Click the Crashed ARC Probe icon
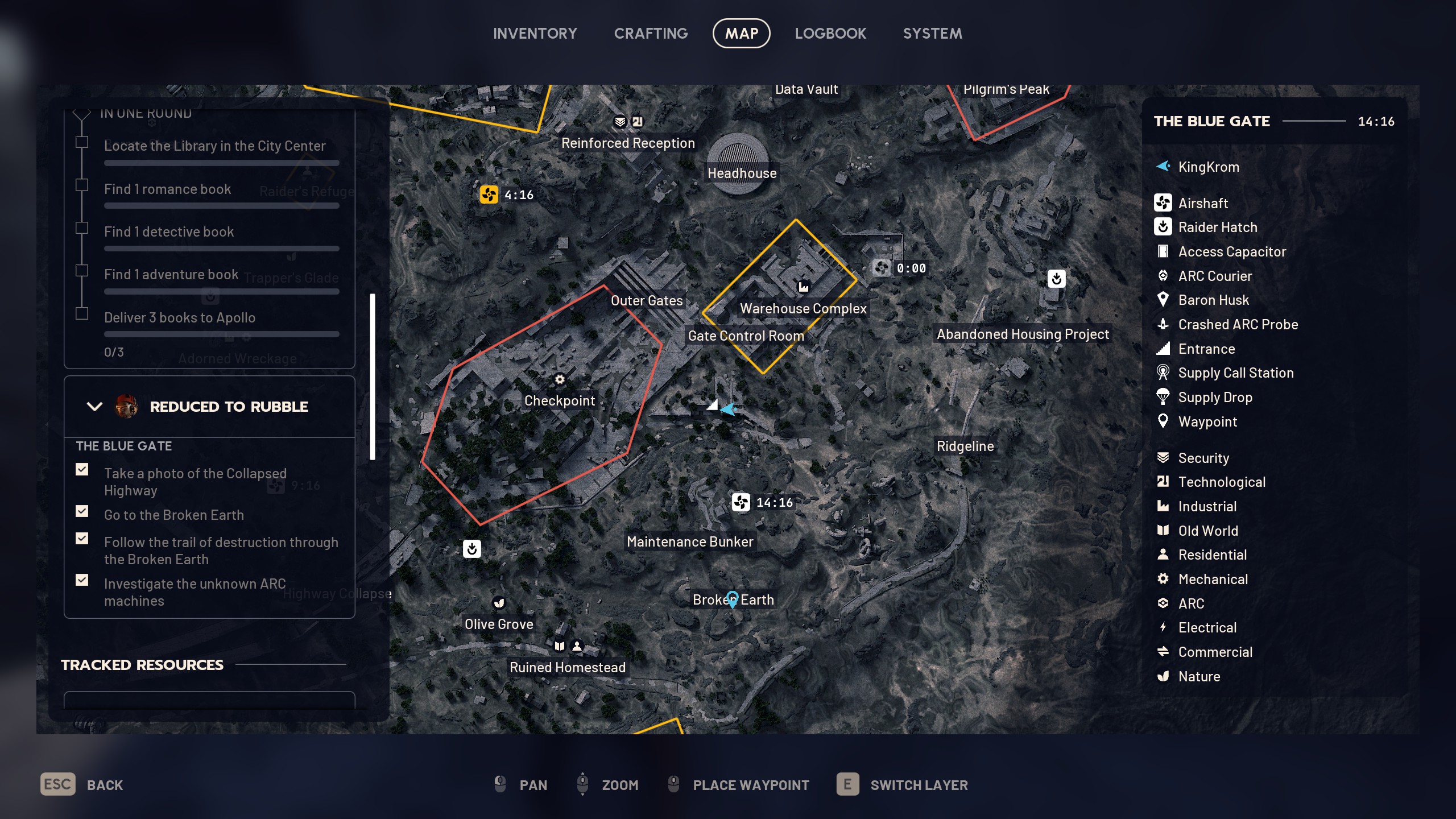 1164,324
